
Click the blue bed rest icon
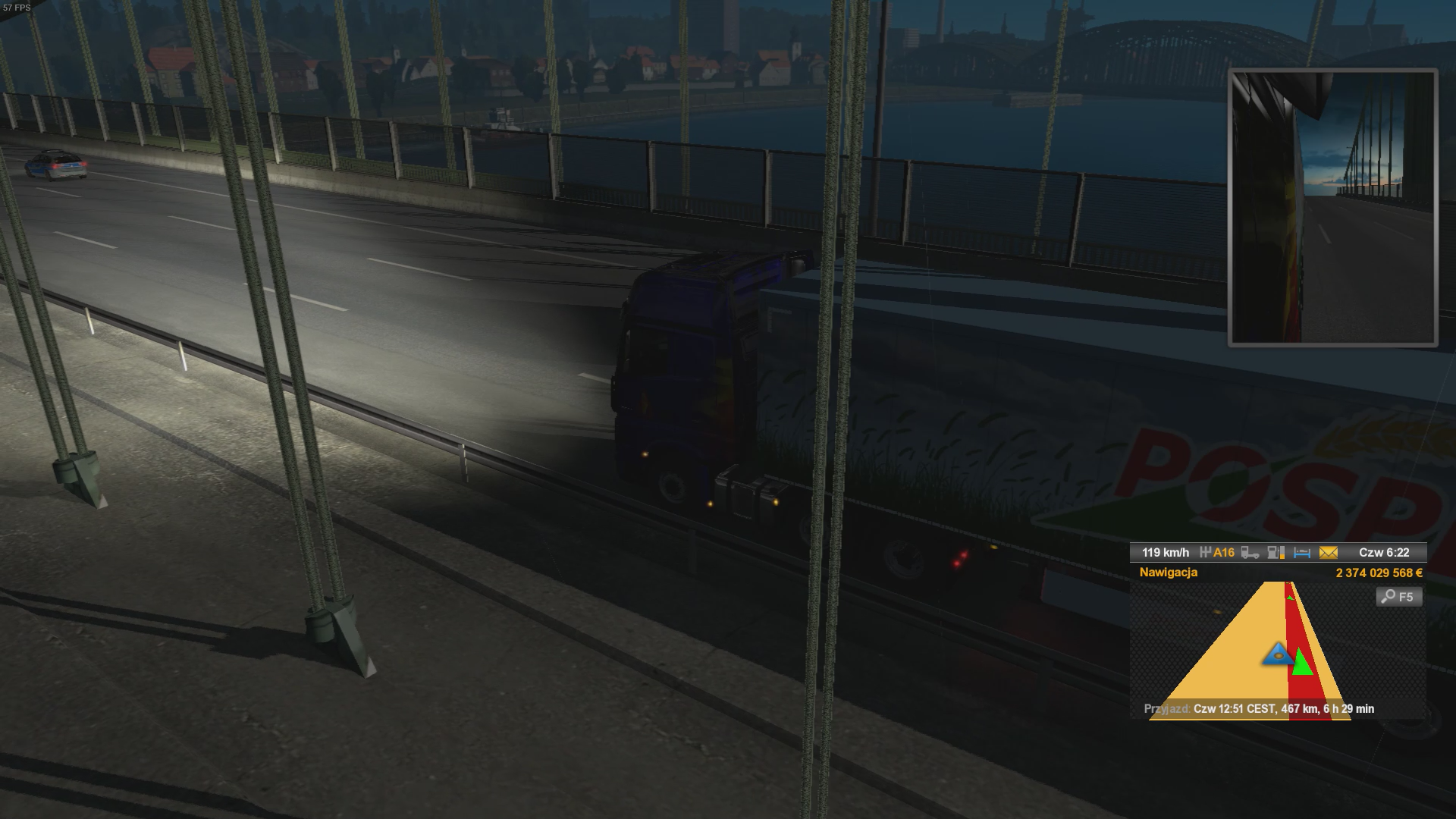pyautogui.click(x=1302, y=553)
